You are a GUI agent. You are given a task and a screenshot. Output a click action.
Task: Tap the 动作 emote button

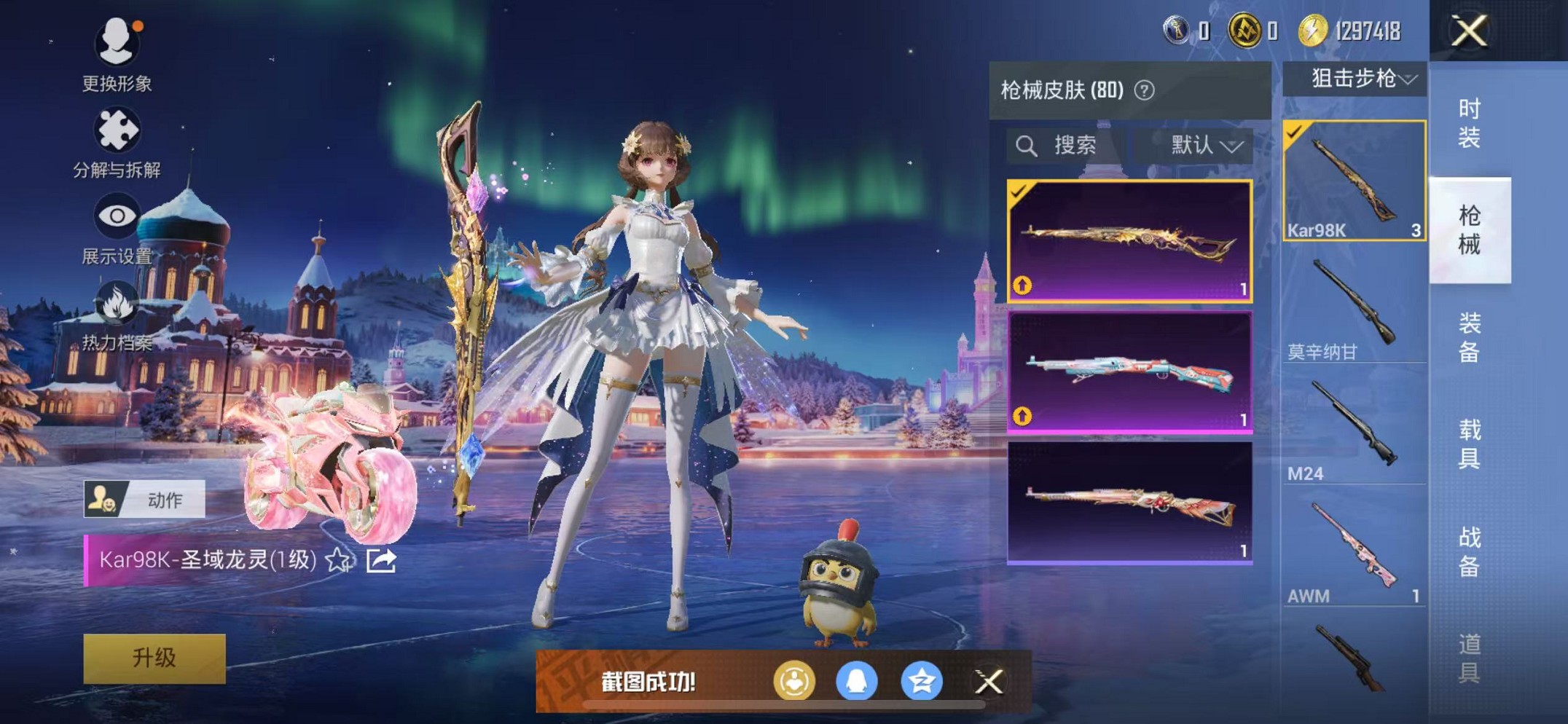[x=144, y=500]
